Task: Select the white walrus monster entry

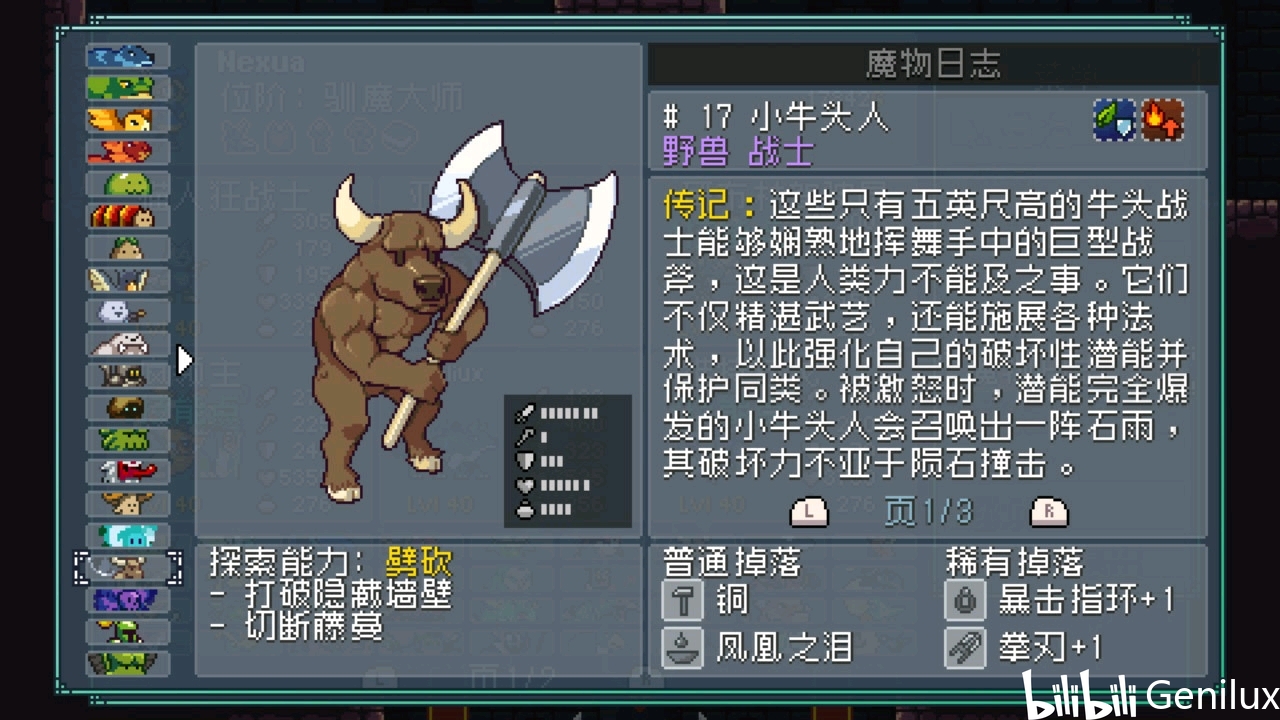Action: (127, 344)
